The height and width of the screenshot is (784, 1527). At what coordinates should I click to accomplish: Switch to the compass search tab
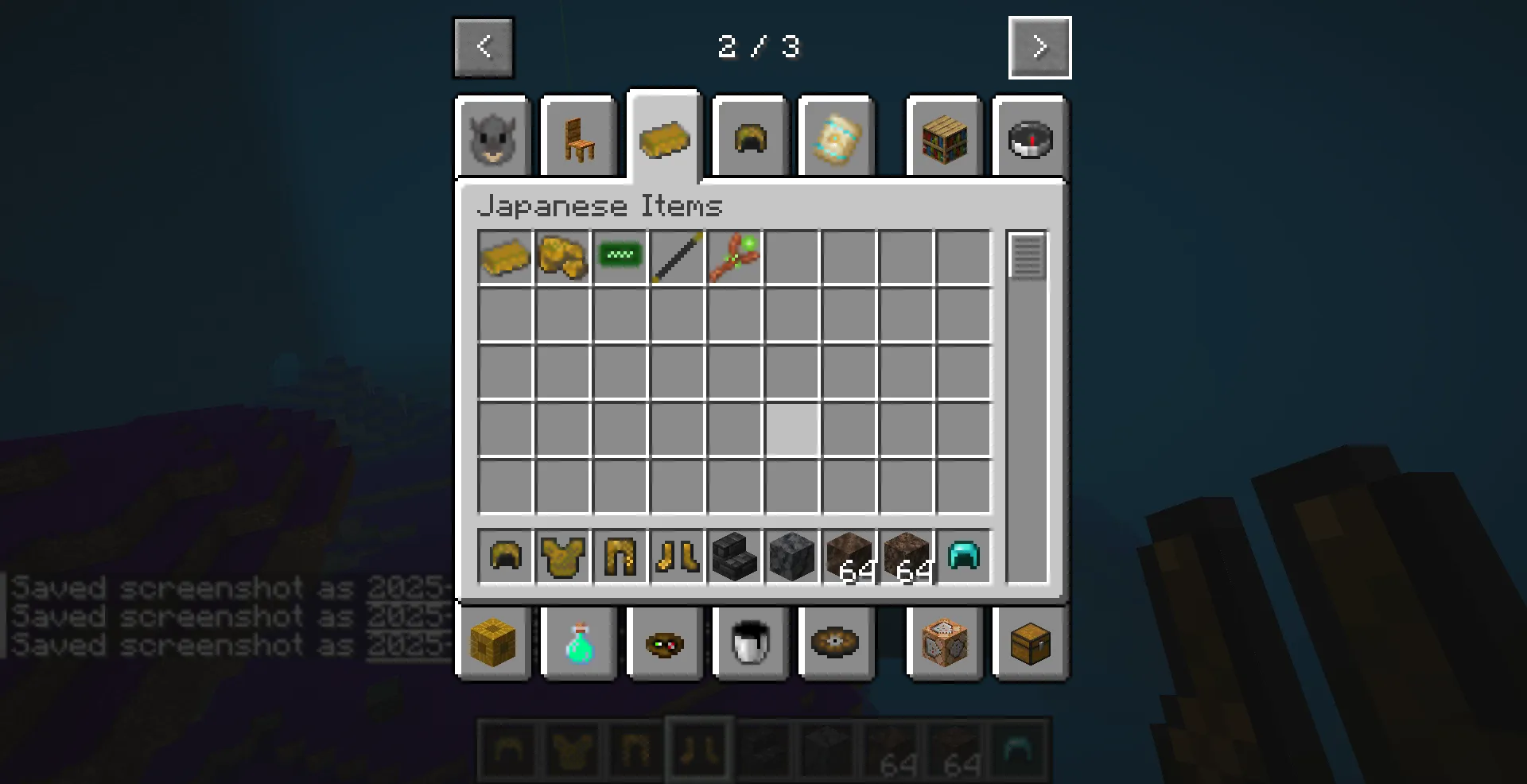coord(1030,137)
